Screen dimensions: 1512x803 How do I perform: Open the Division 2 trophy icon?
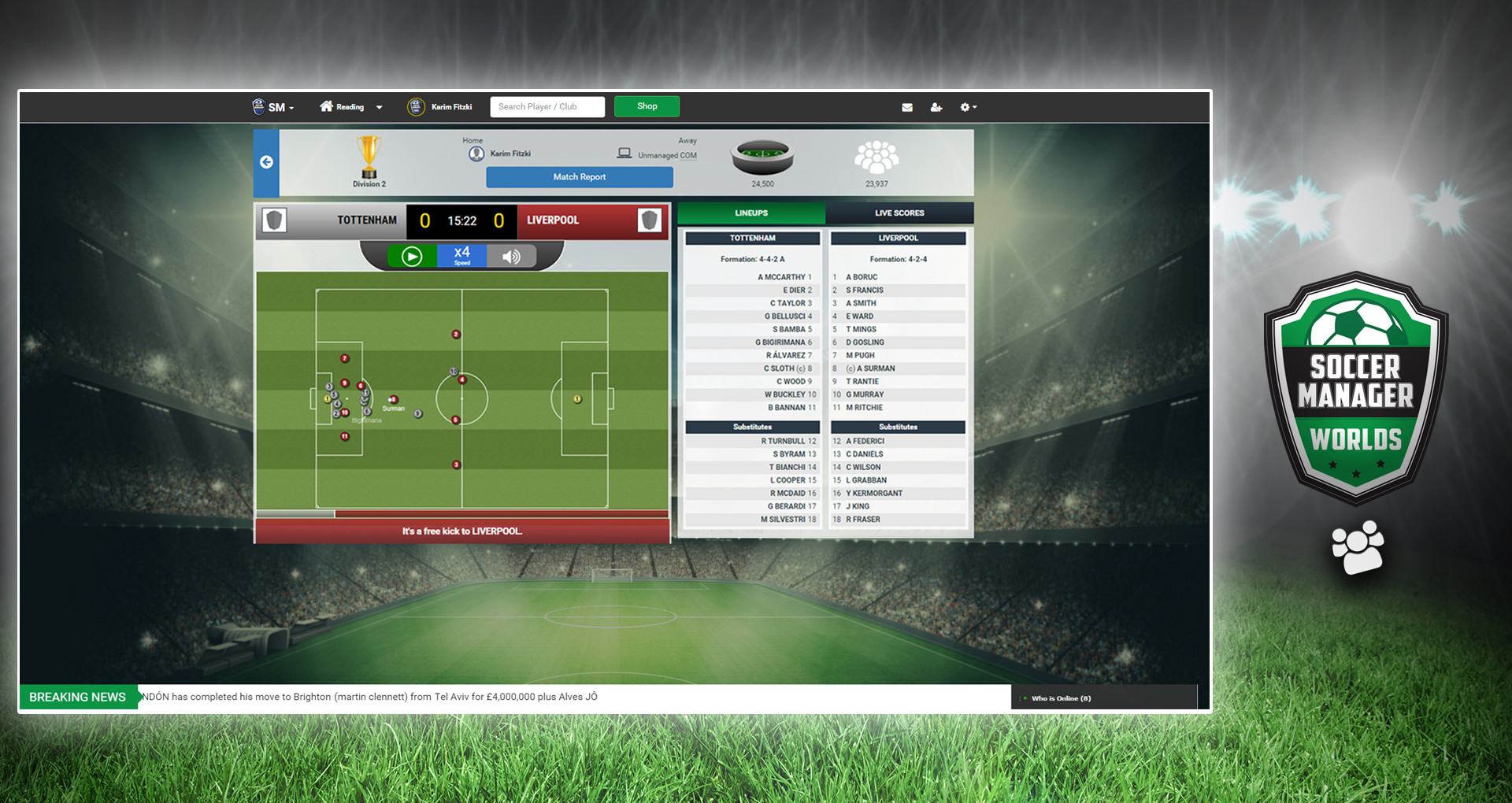tap(367, 155)
